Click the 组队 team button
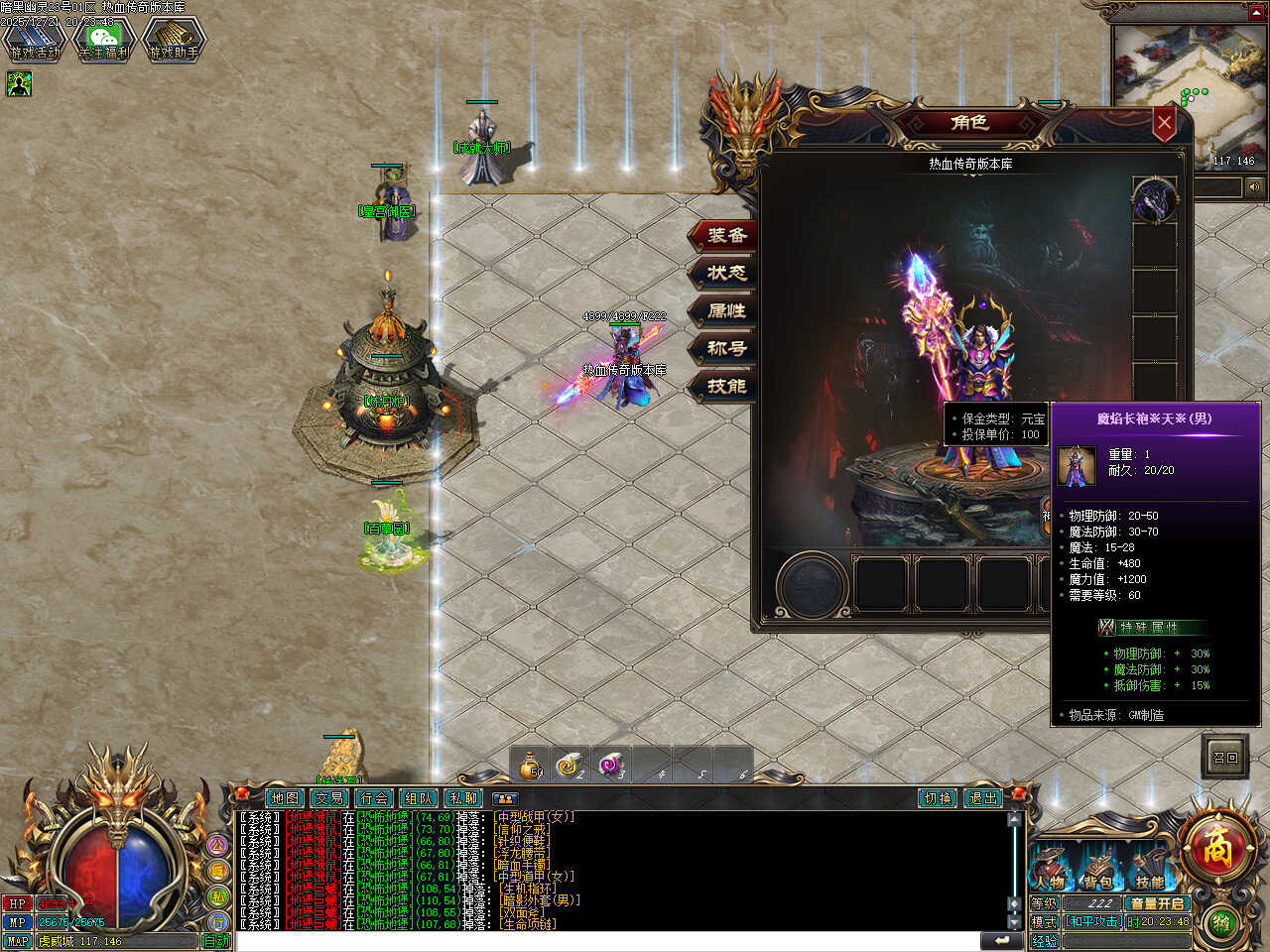Image resolution: width=1270 pixels, height=952 pixels. point(419,798)
